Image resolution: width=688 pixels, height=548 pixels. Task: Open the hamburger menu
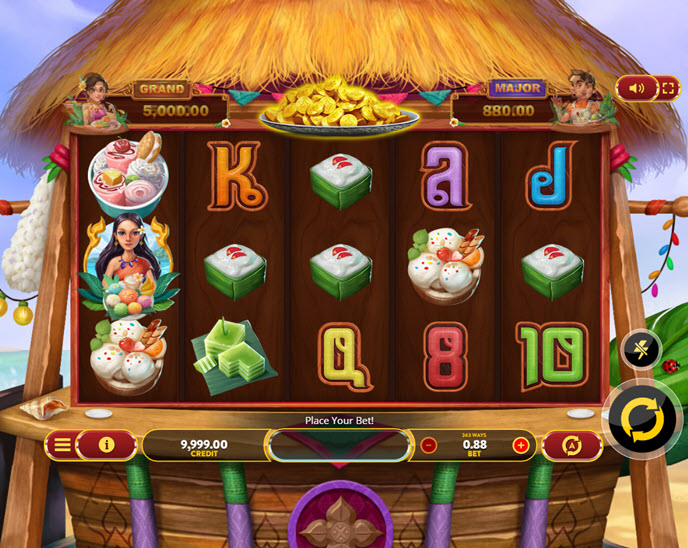[x=63, y=445]
